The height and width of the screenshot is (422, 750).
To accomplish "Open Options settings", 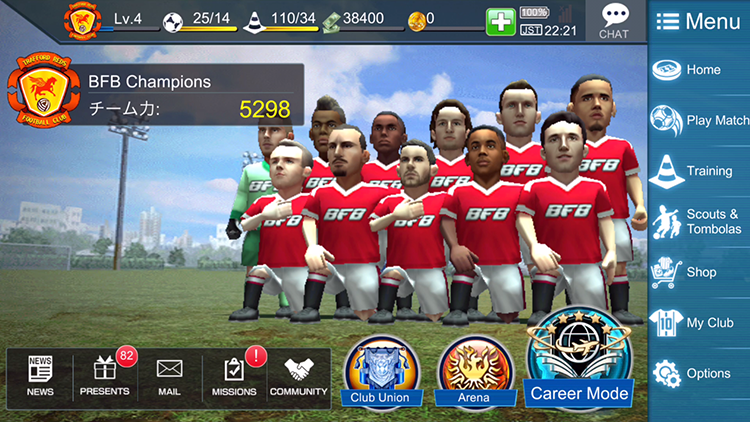I will click(699, 373).
